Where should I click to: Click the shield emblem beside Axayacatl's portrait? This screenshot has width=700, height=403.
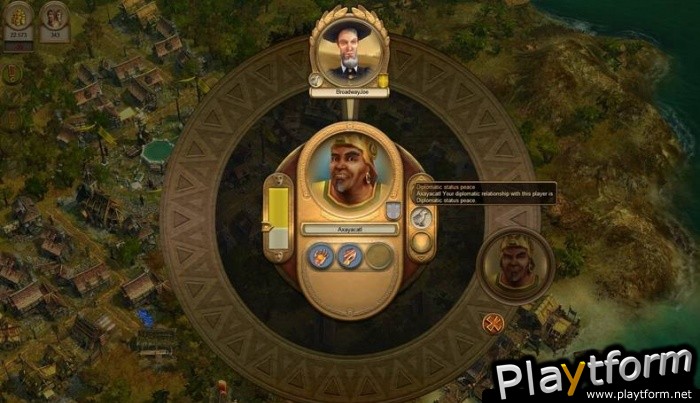(x=393, y=209)
